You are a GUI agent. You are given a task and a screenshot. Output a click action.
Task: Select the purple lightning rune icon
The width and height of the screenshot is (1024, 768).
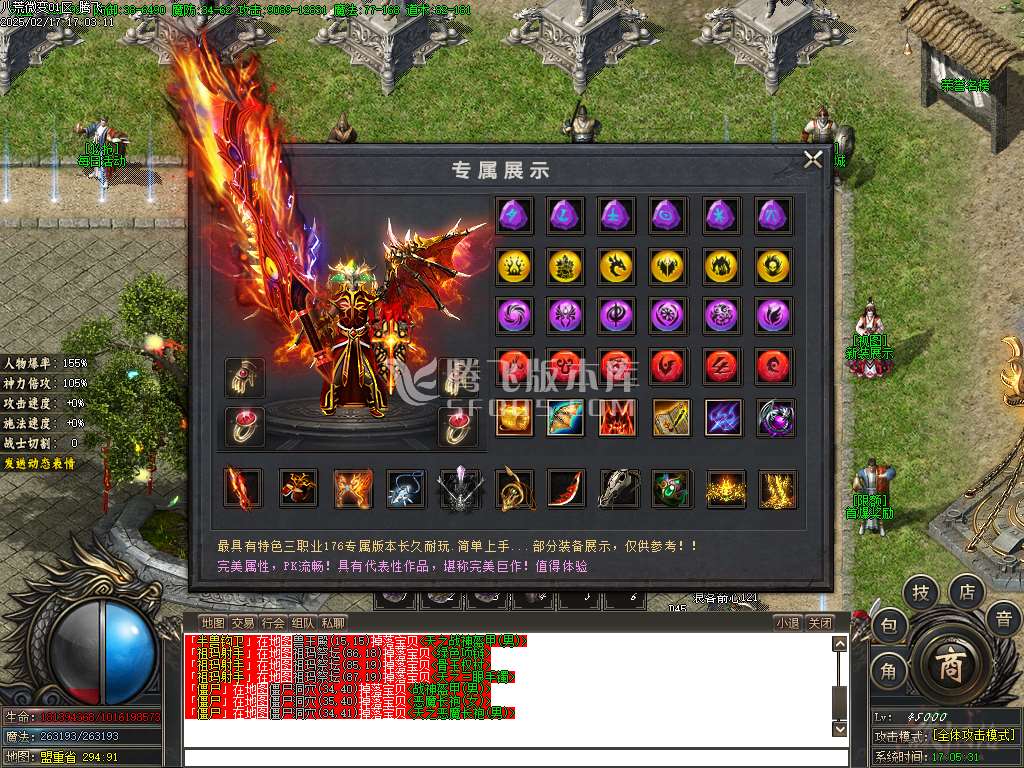[514, 214]
